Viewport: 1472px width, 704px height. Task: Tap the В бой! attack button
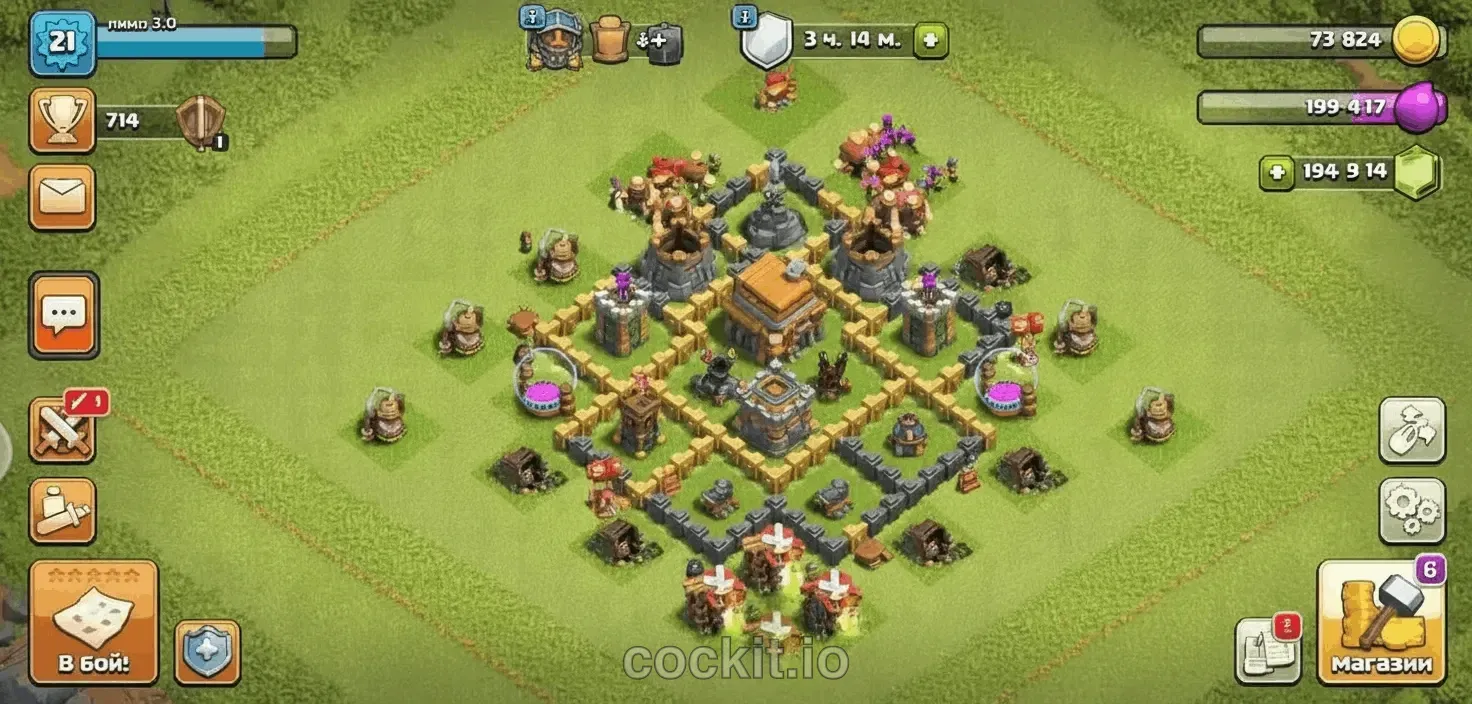click(x=93, y=621)
